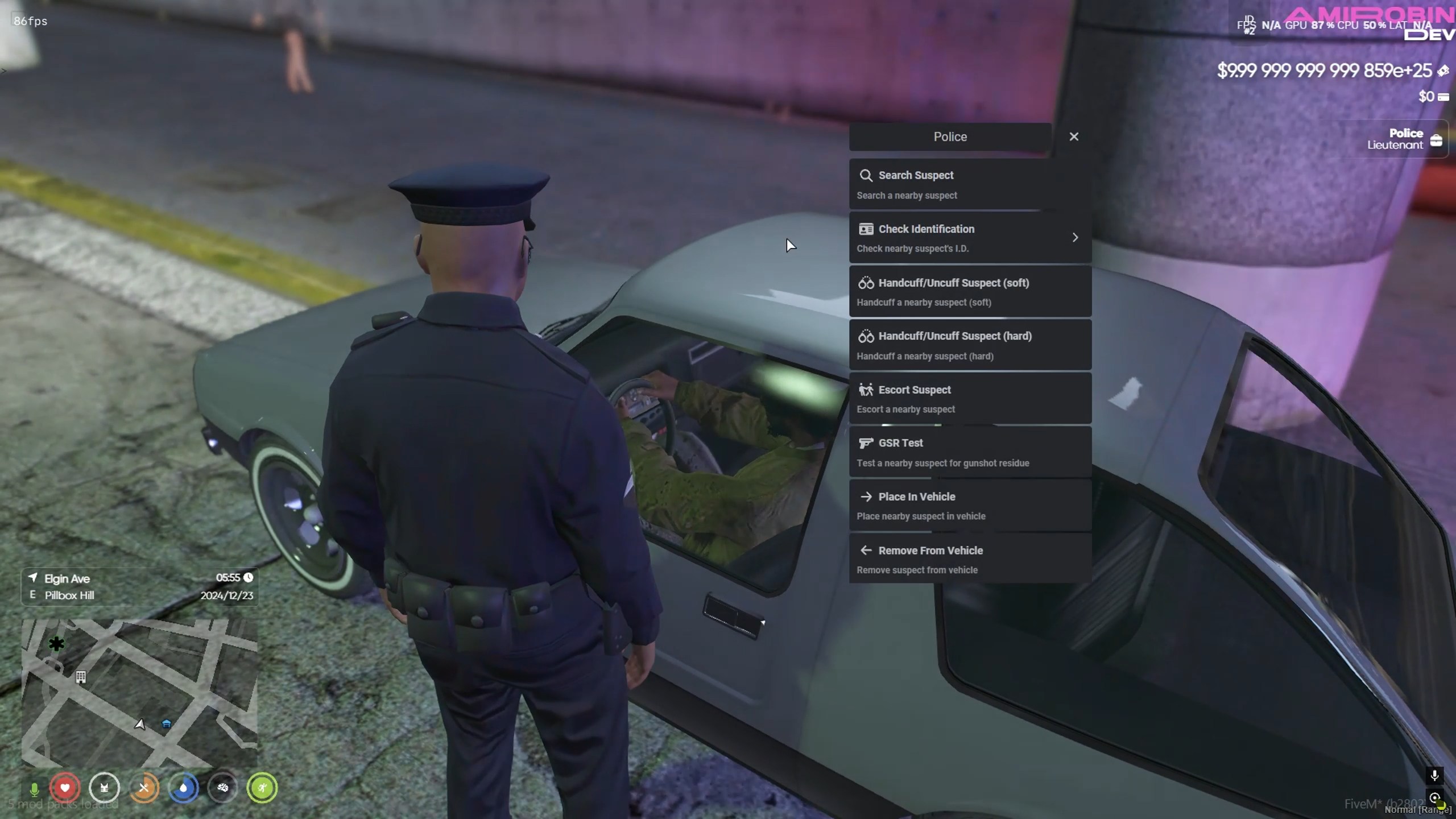Expand the Search Suspect menu entry
Screen dimensions: 1456x819
tap(967, 183)
